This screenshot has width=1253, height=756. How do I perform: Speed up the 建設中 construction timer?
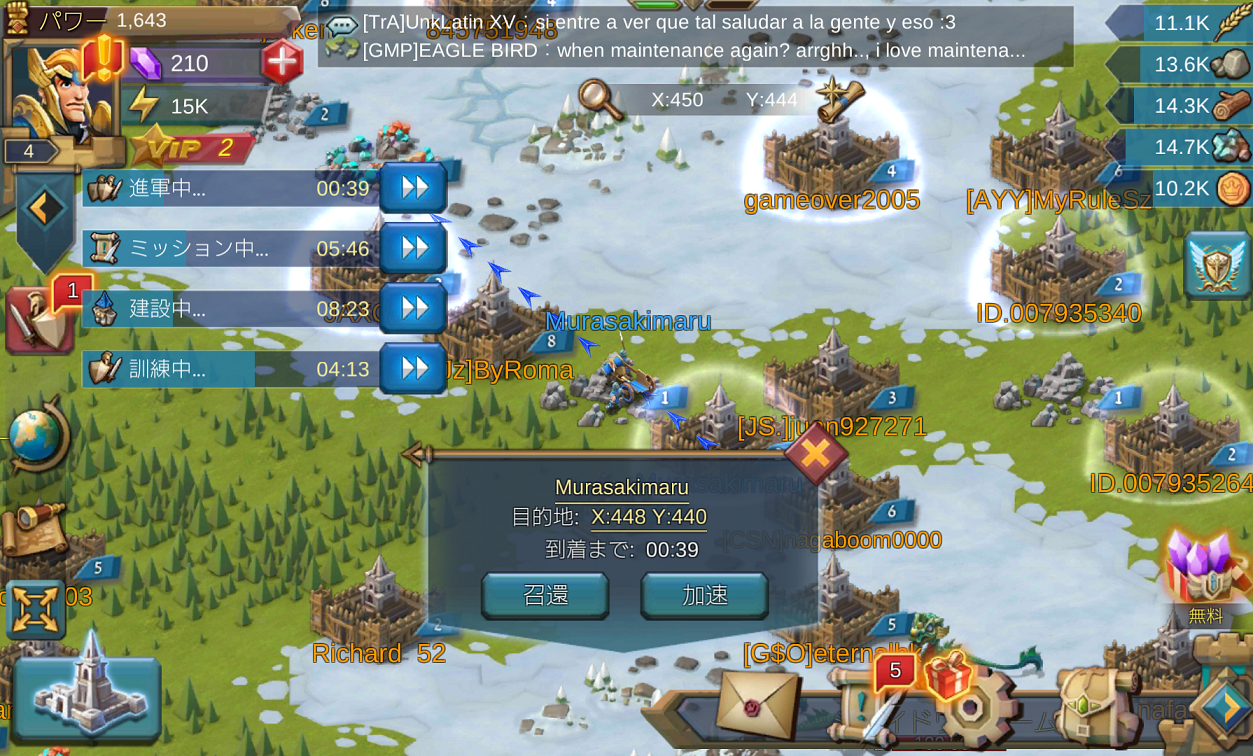(x=413, y=309)
